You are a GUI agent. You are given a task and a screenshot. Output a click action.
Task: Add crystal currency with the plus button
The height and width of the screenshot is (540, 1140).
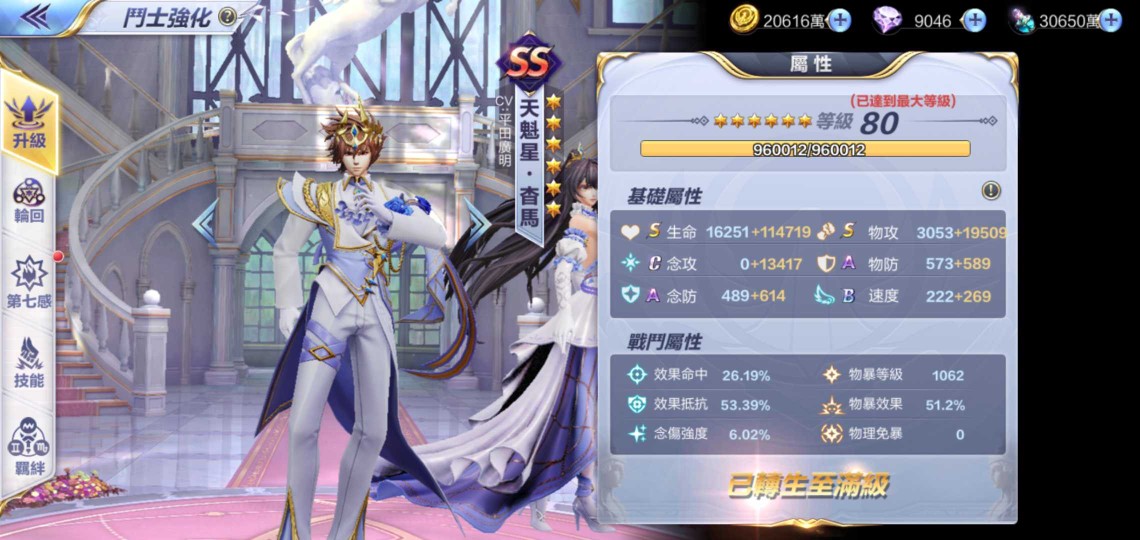click(1110, 20)
